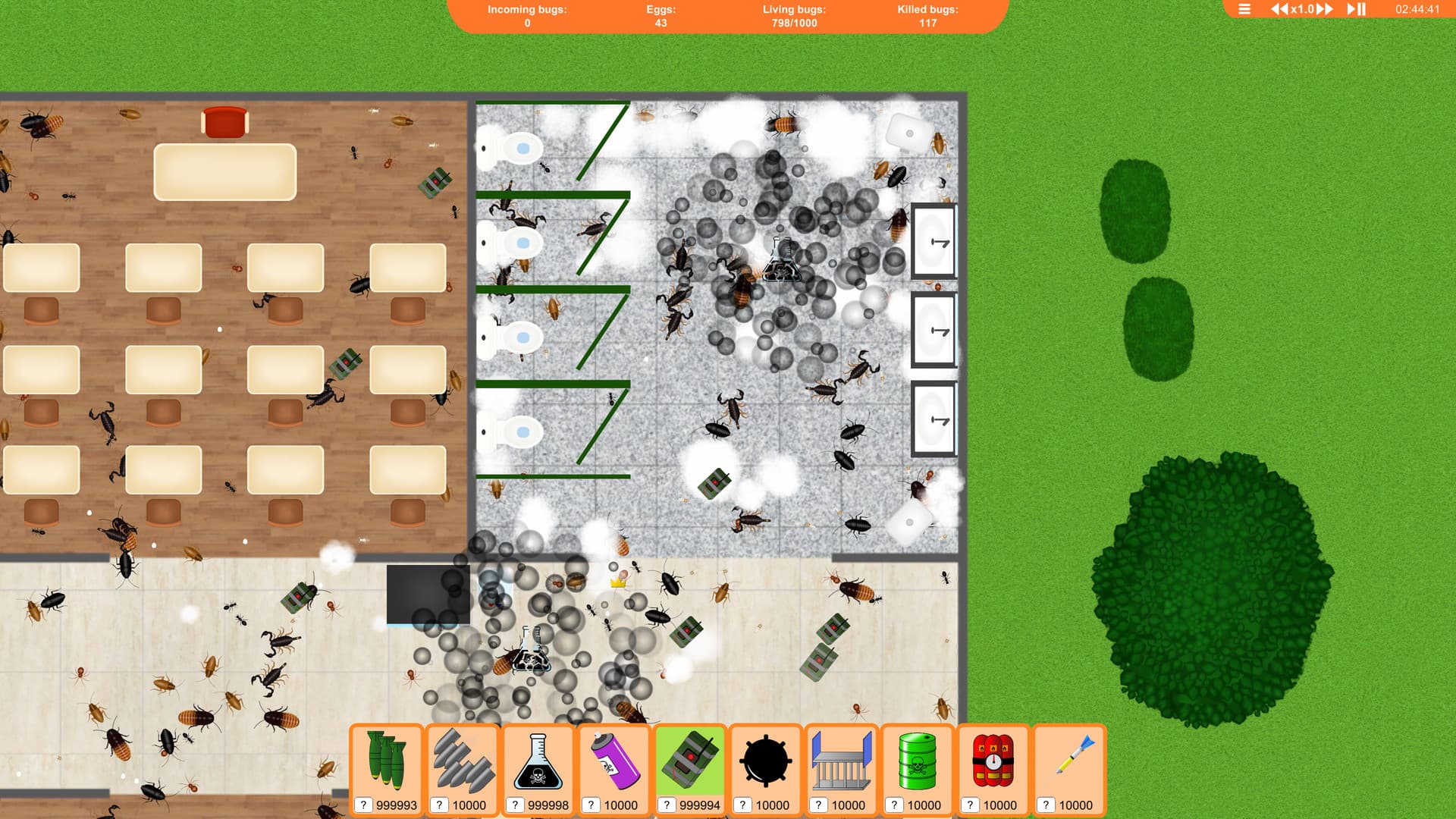Open the hamburger menu
The width and height of the screenshot is (1456, 819).
1244,9
